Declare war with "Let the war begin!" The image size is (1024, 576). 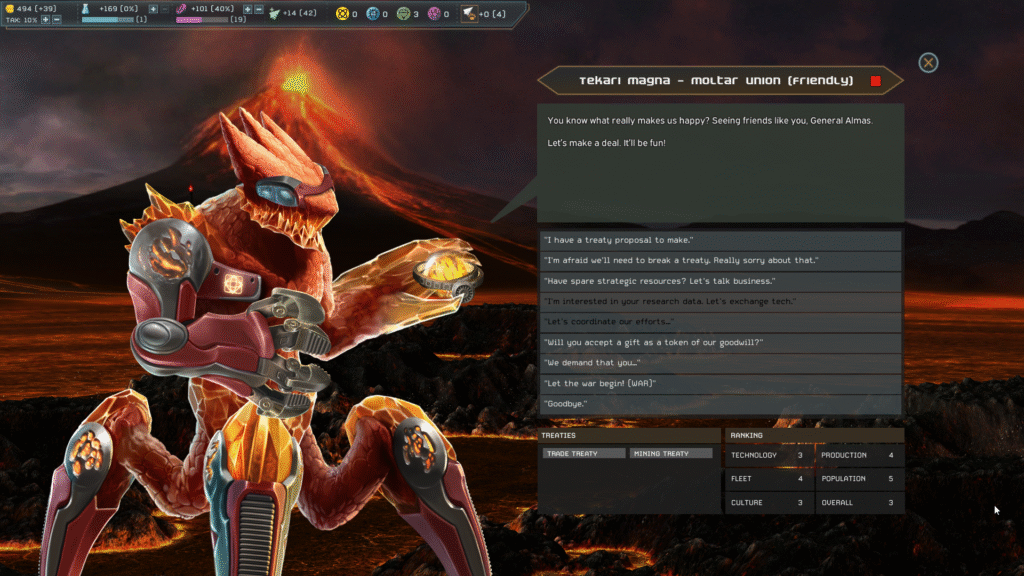tap(720, 383)
